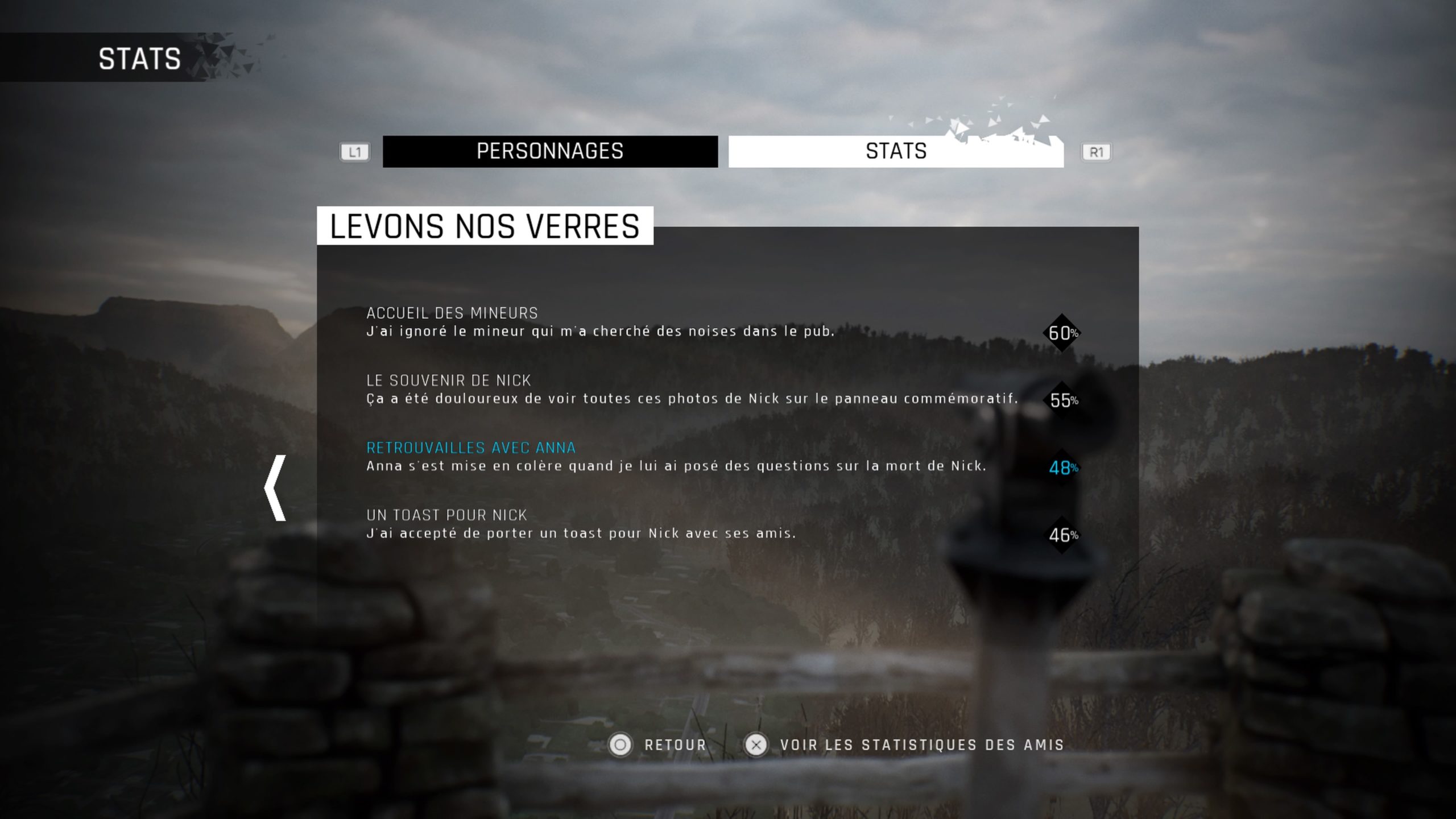1456x819 pixels.
Task: Select the Stats tab
Action: coord(896,151)
